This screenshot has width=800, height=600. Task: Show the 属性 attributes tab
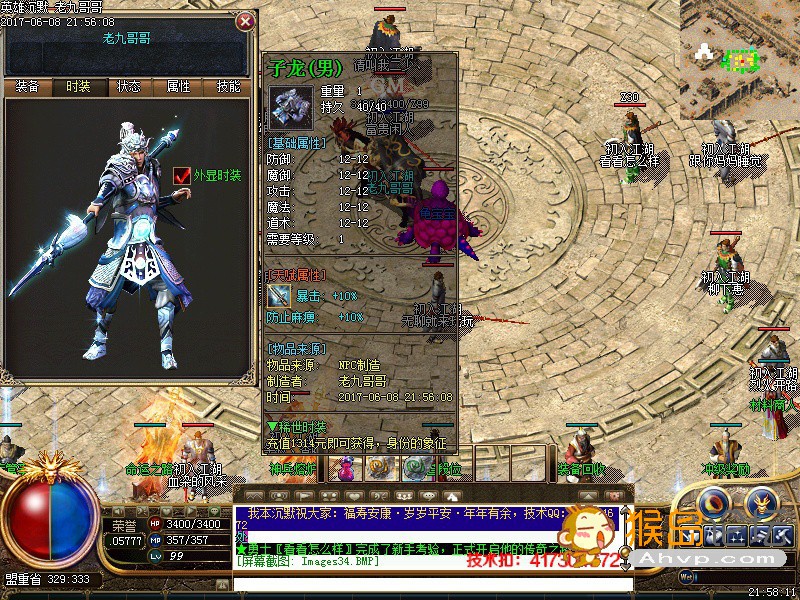[x=178, y=87]
